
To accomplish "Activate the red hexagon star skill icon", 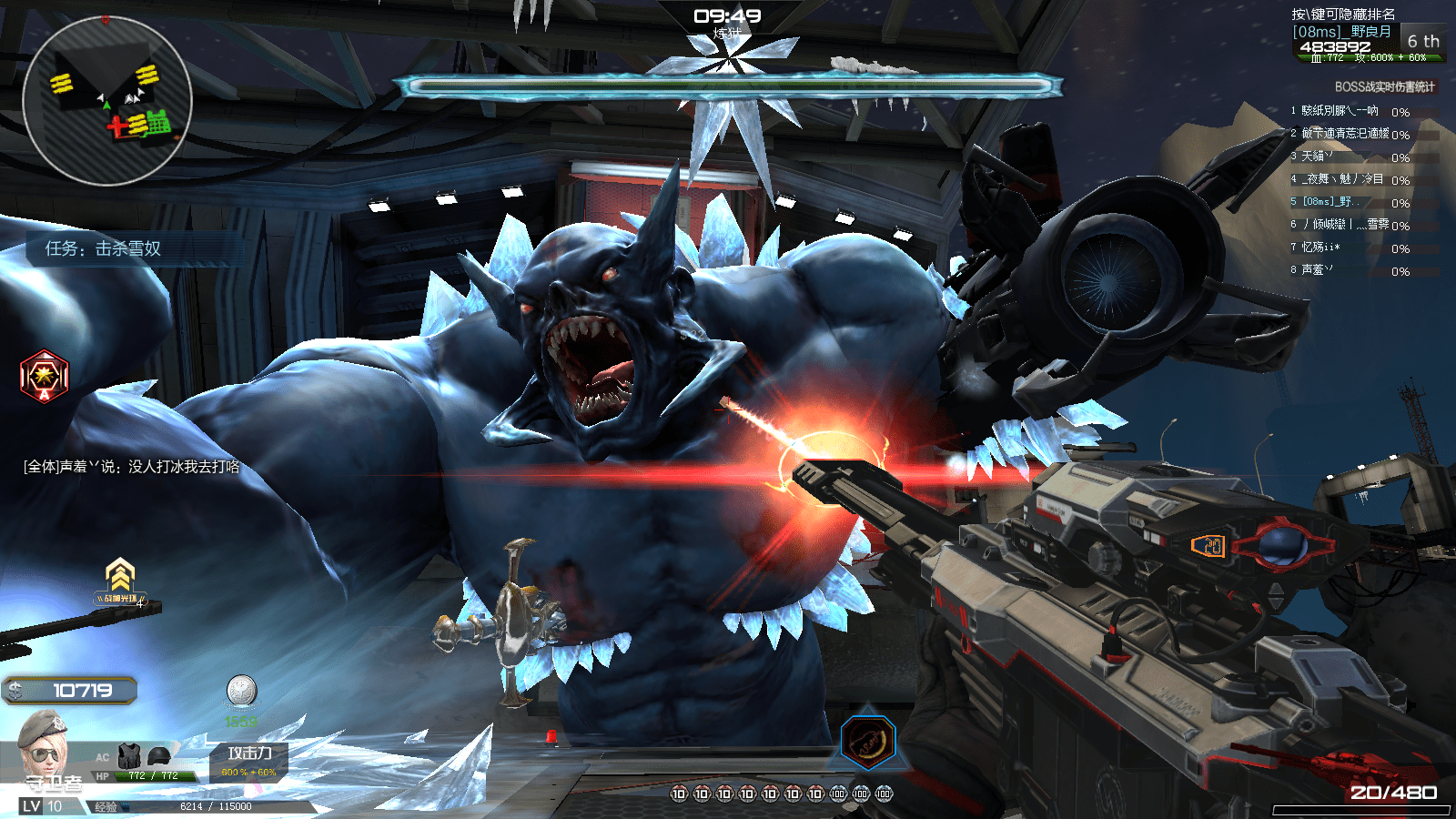I will pos(44,376).
